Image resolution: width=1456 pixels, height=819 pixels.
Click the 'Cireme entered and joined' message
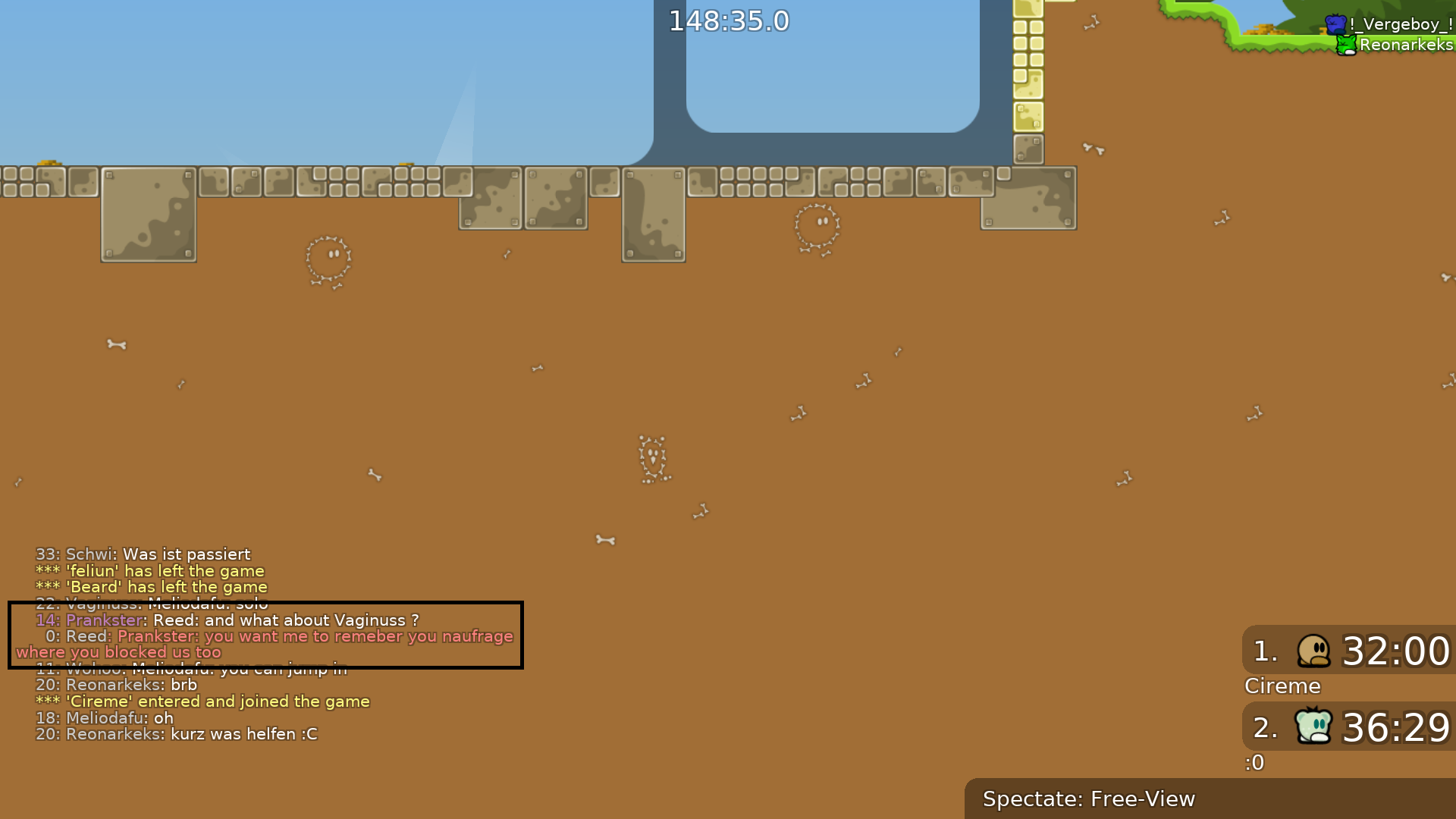202,701
